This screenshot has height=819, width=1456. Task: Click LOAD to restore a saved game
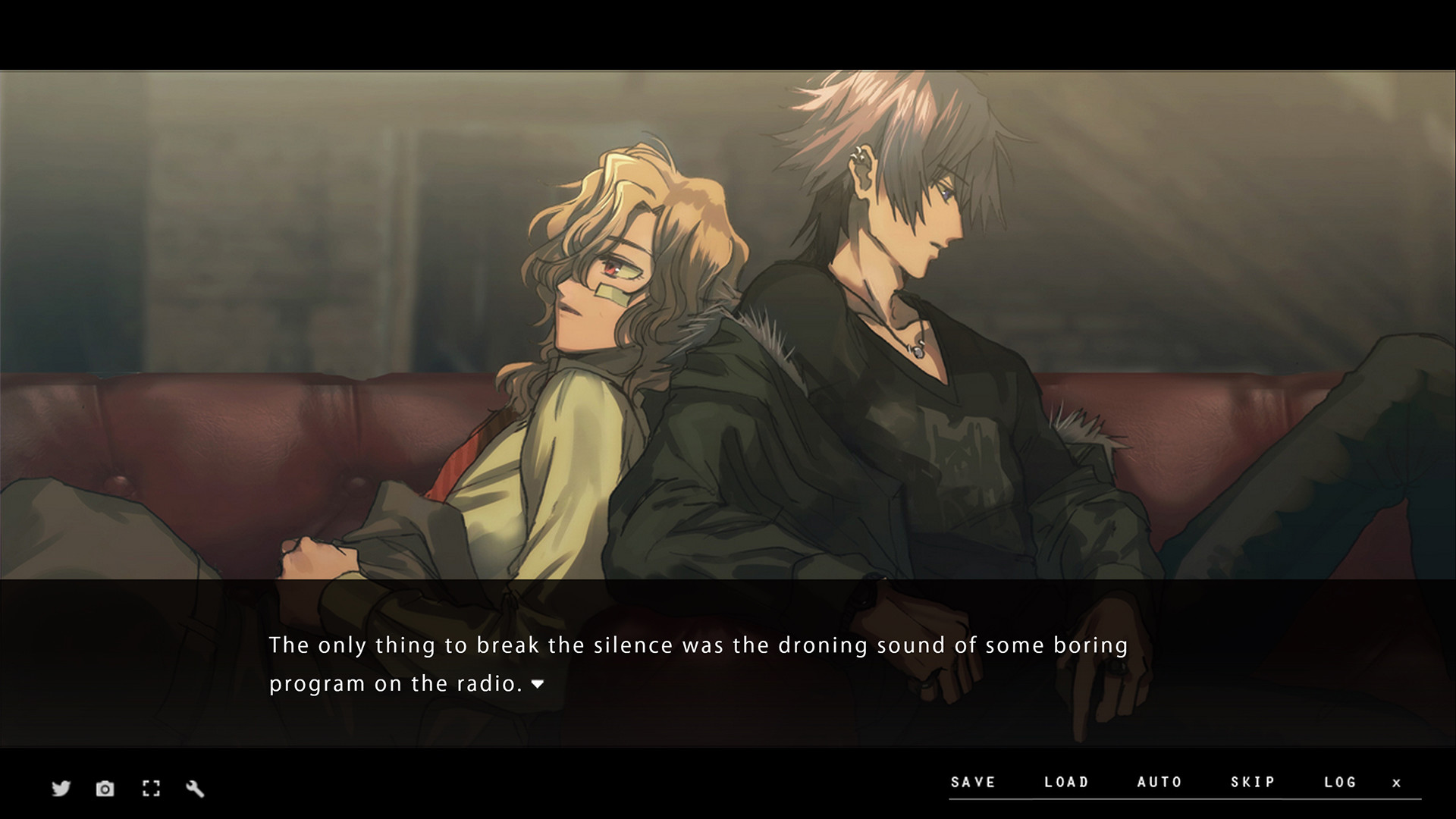[x=1066, y=782]
